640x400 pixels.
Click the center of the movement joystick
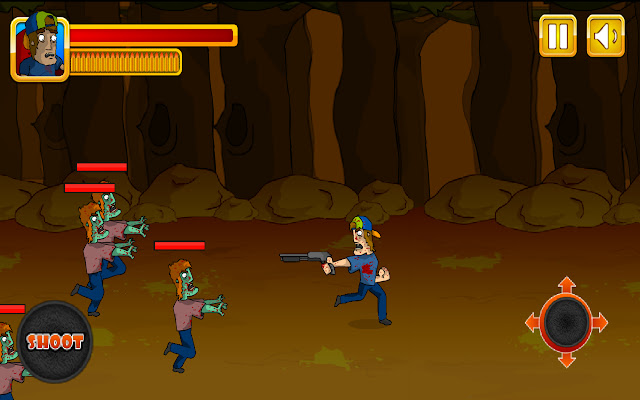[x=566, y=322]
